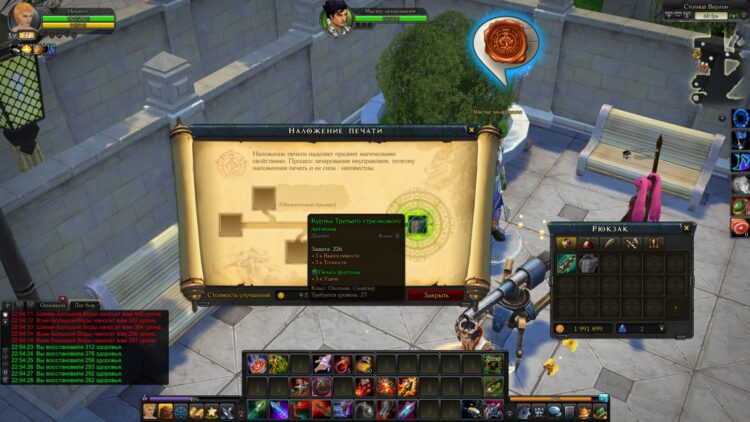The height and width of the screenshot is (422, 750).
Task: Switch to the Лог боя chat tab
Action: pyautogui.click(x=85, y=304)
